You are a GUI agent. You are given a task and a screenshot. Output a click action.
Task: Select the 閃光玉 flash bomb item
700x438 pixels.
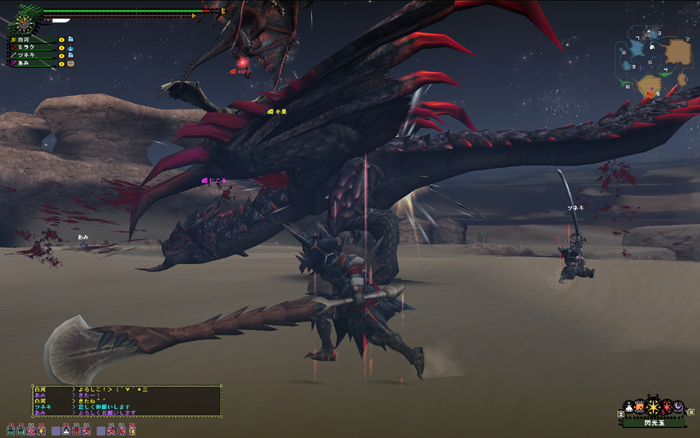656,408
